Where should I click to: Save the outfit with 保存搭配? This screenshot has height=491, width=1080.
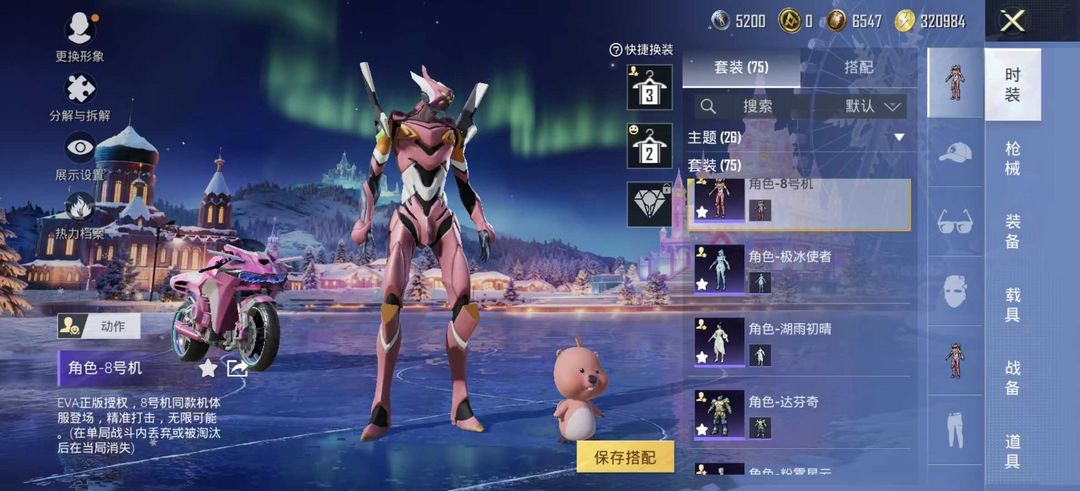click(625, 457)
